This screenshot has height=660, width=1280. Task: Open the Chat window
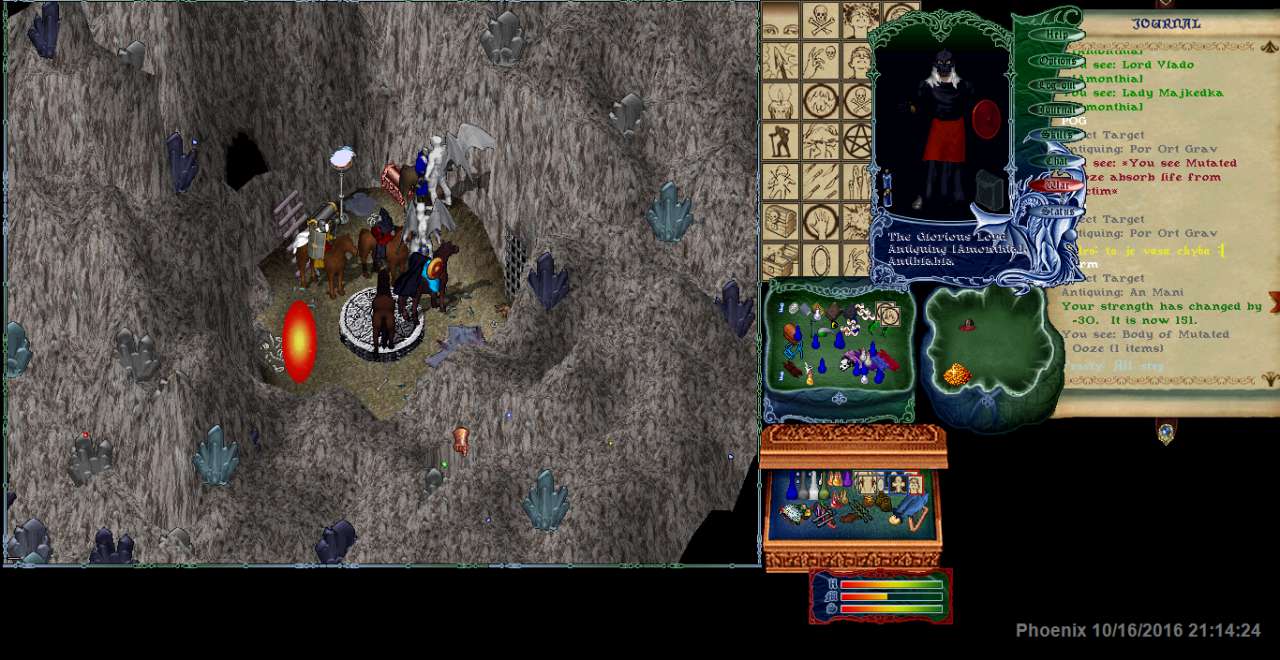1056,160
